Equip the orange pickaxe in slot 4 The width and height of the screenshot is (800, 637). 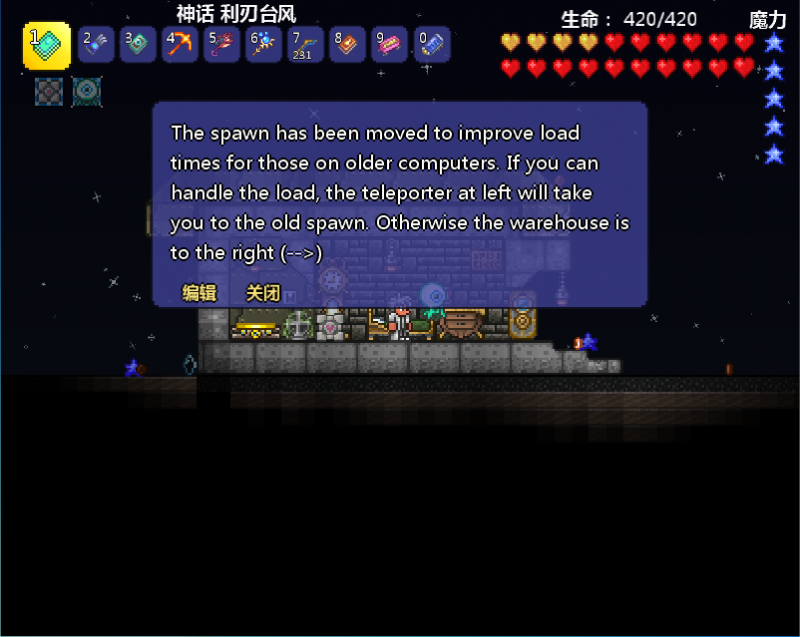coord(180,45)
